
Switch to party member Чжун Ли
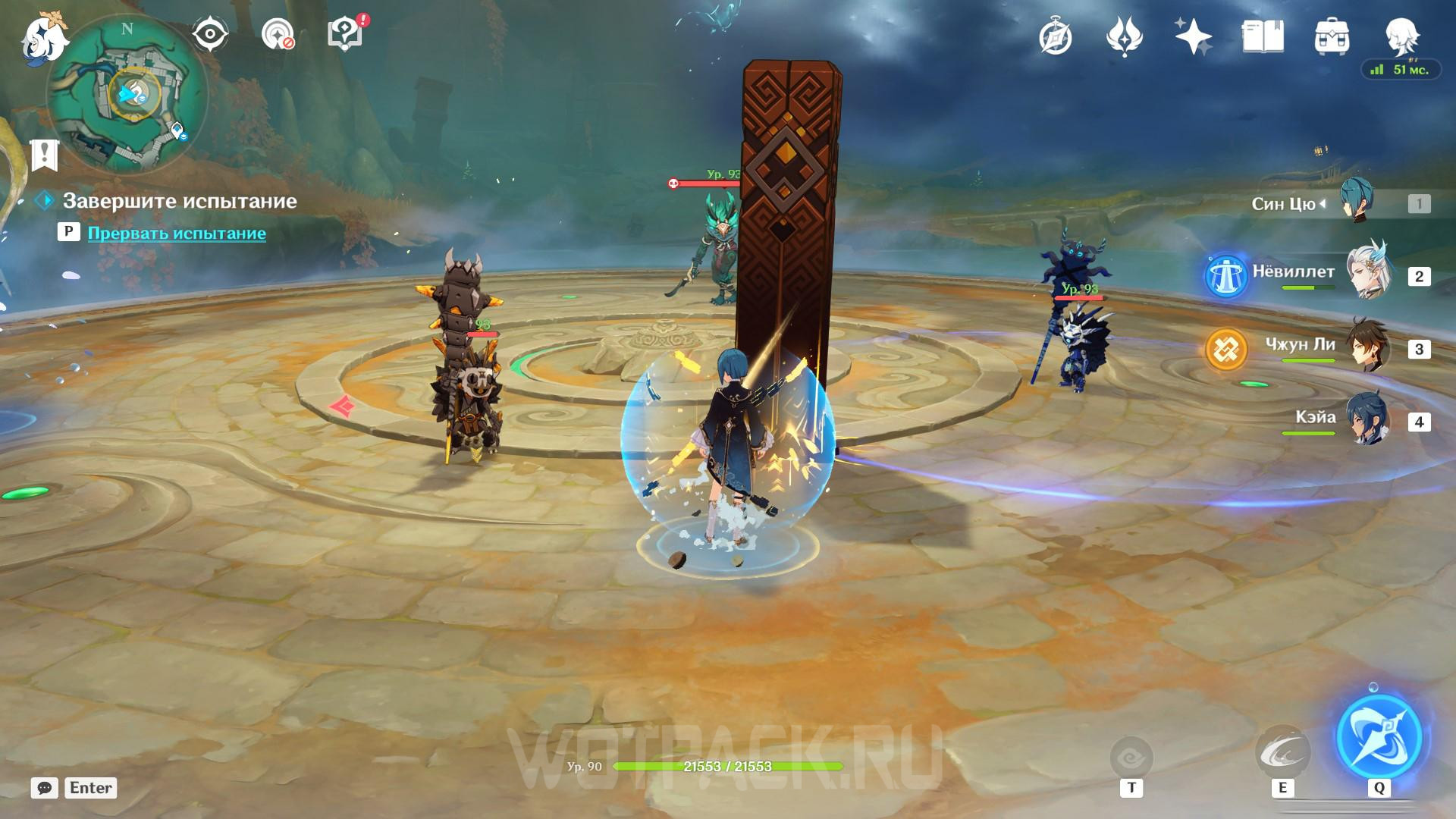(1367, 348)
